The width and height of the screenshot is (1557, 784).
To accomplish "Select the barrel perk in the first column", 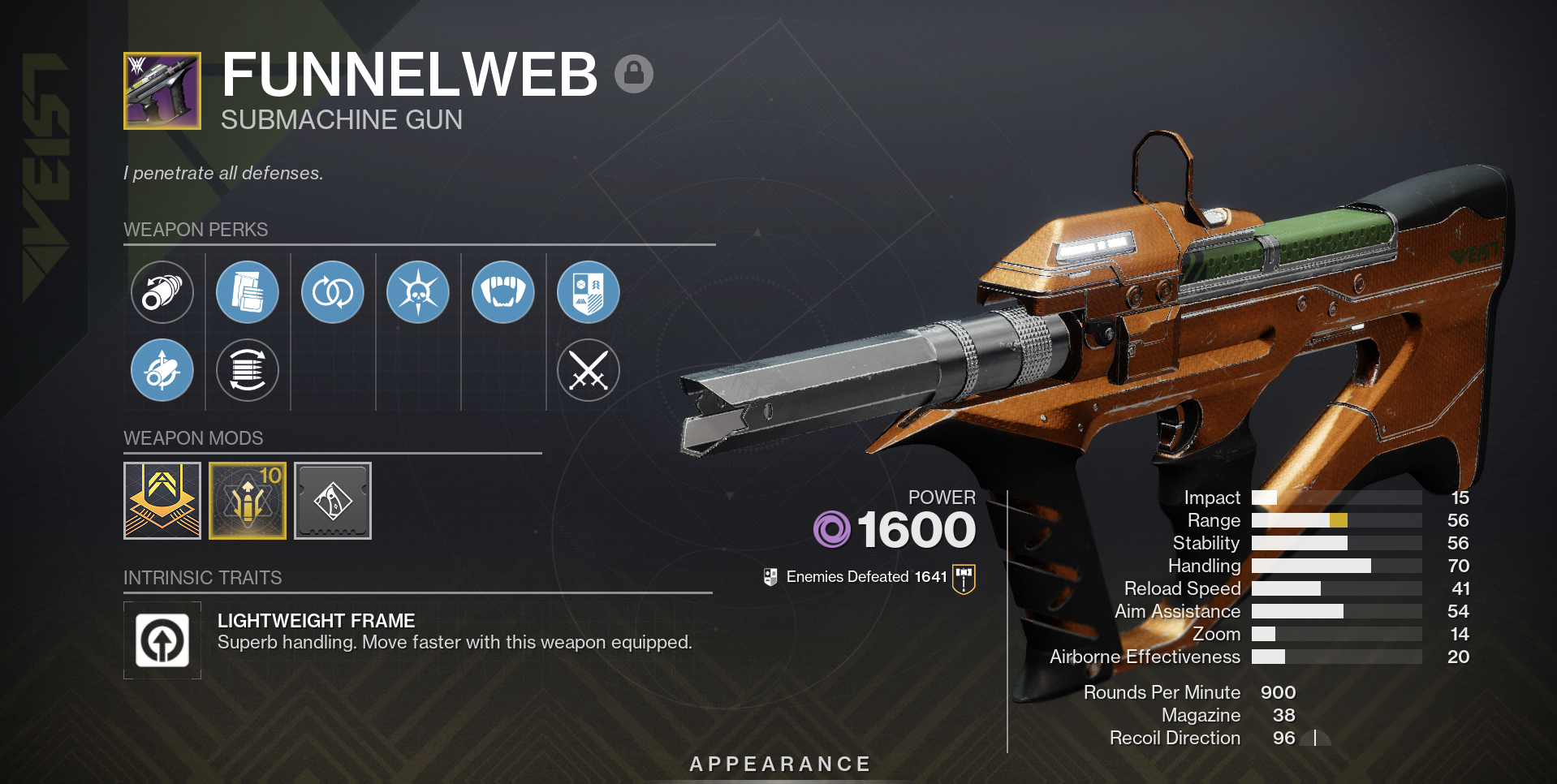I will tap(162, 292).
